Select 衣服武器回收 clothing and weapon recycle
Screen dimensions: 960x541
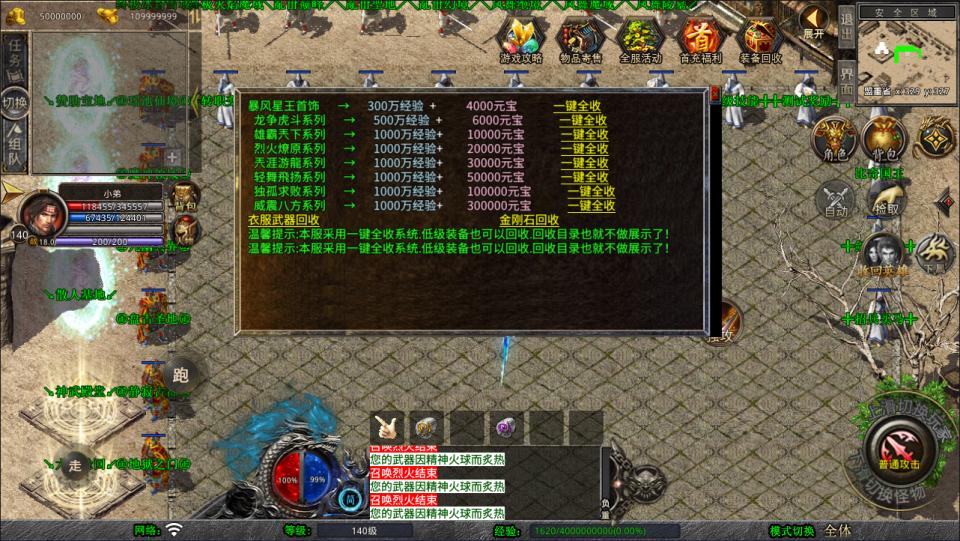286,220
